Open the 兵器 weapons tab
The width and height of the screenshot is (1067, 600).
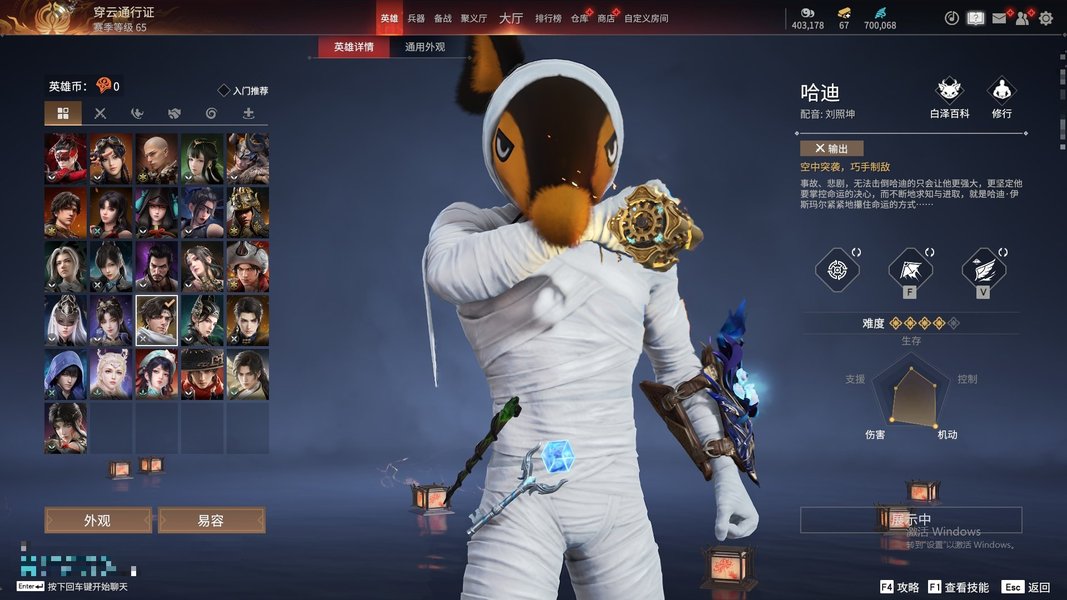(x=416, y=18)
